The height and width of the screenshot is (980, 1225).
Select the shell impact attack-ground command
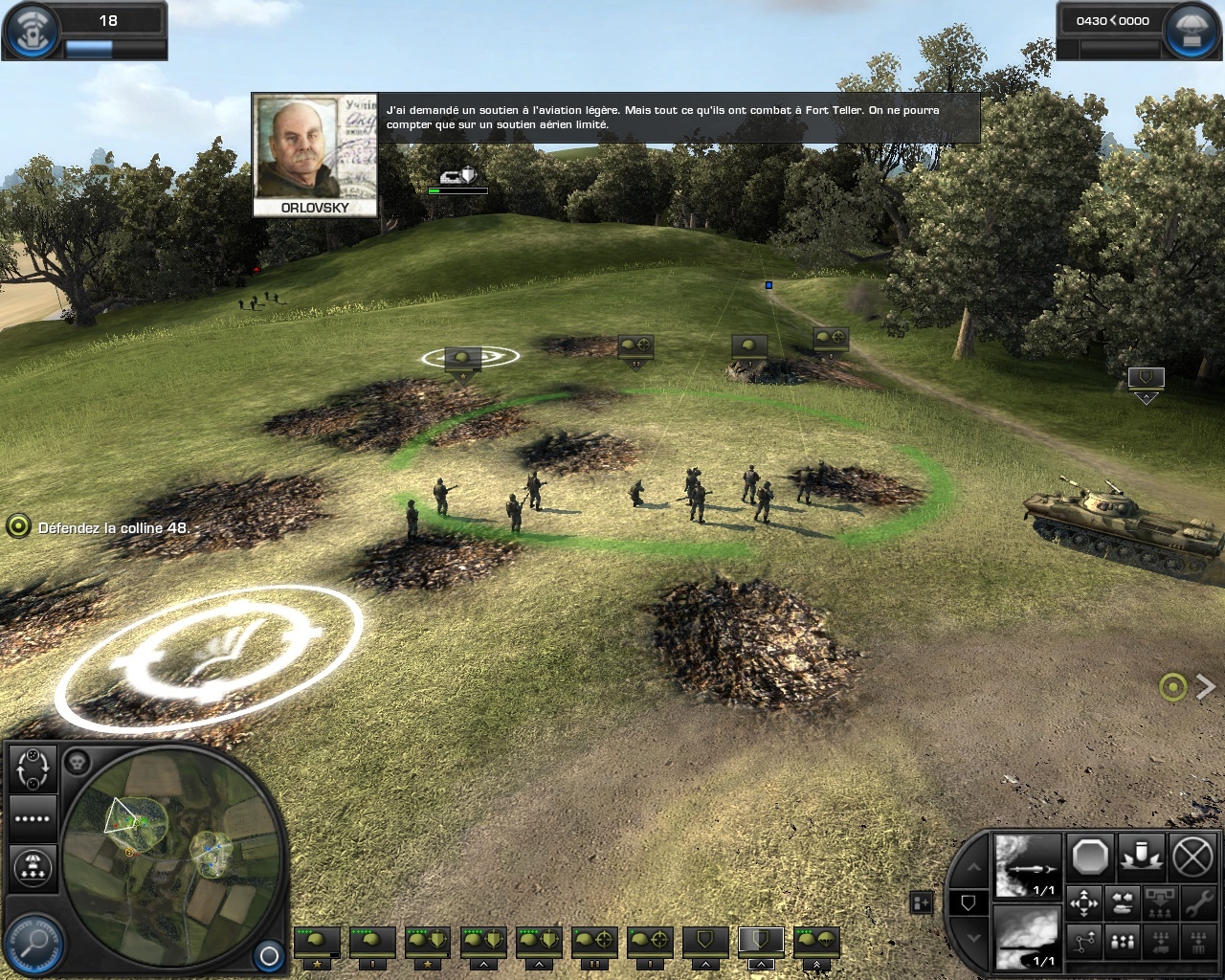(x=1142, y=857)
